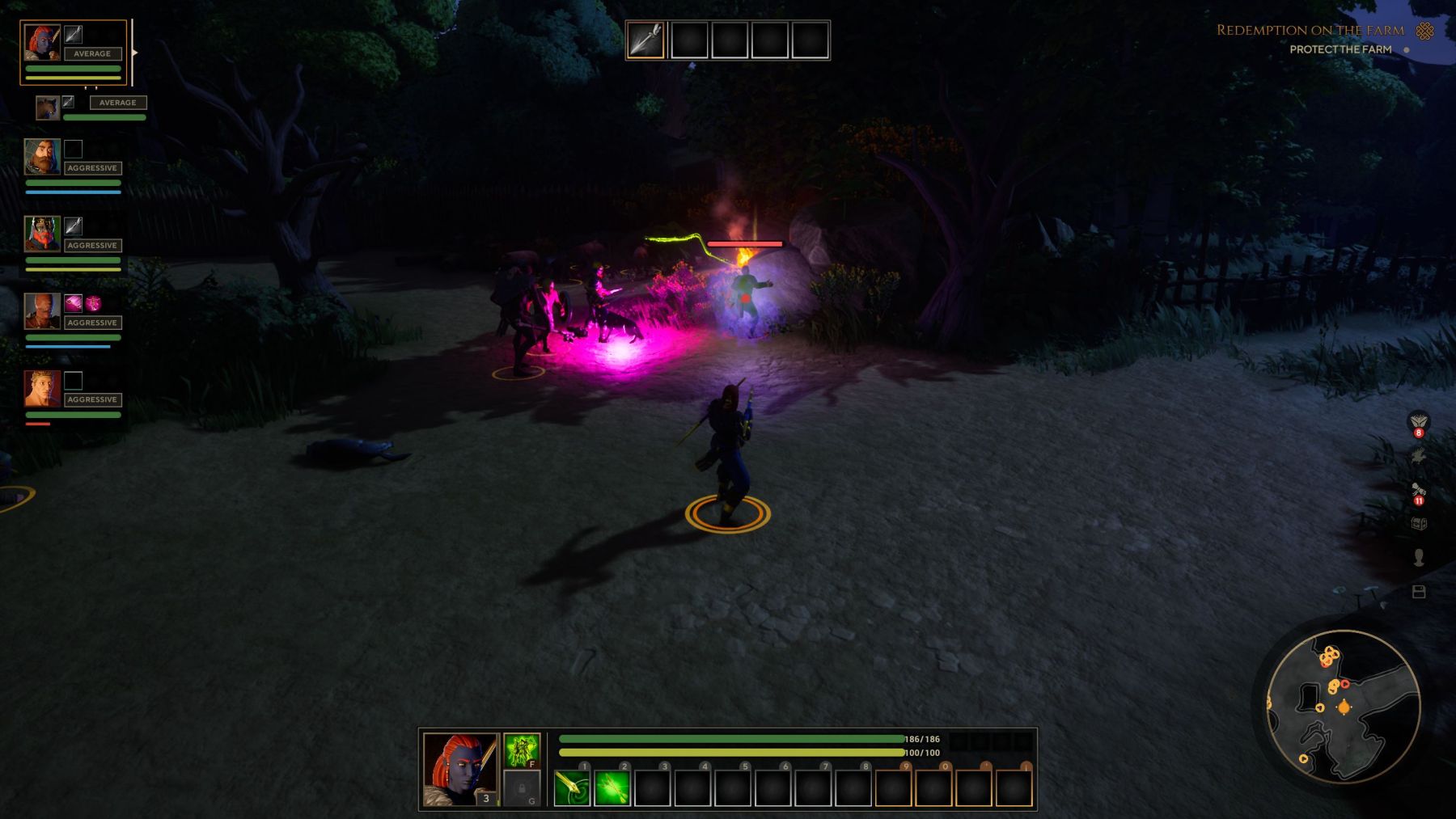Open the stash chest panel
The image size is (1456, 819).
[1419, 521]
